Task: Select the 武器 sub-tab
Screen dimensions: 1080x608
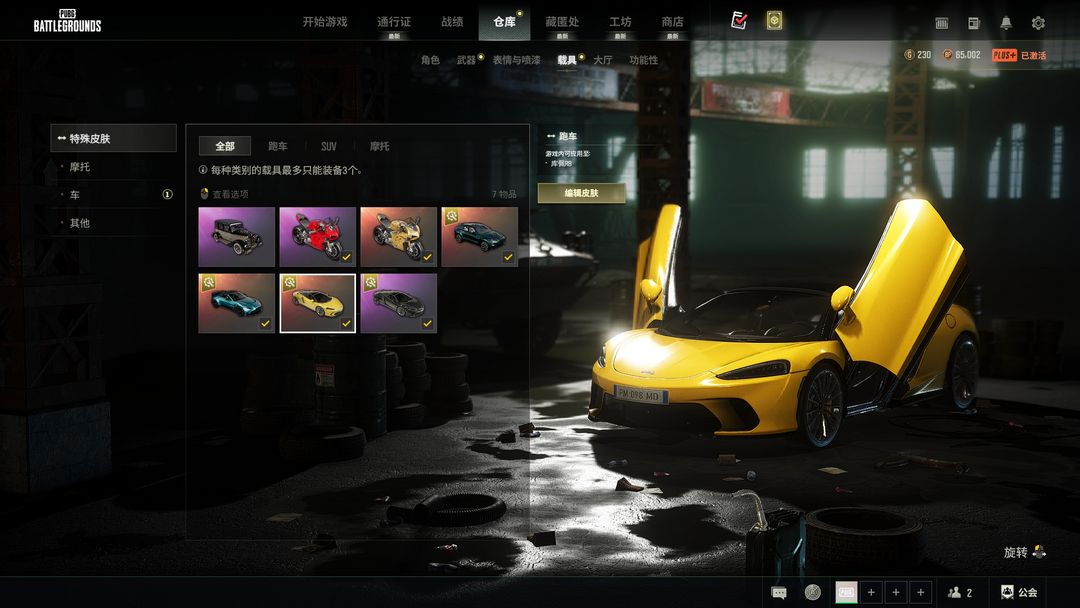Action: pos(466,60)
